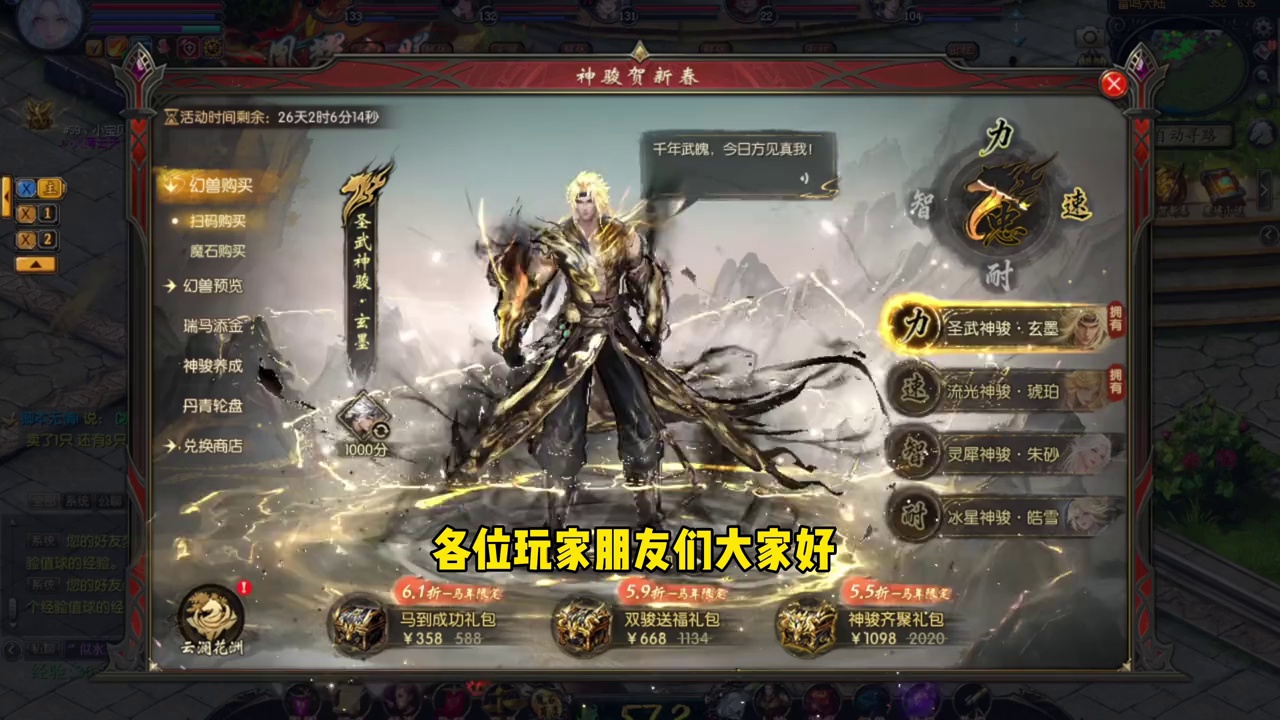This screenshot has height=720, width=1280.
Task: Toggle the X checkbox next to channel 1
Action: (x=26, y=213)
